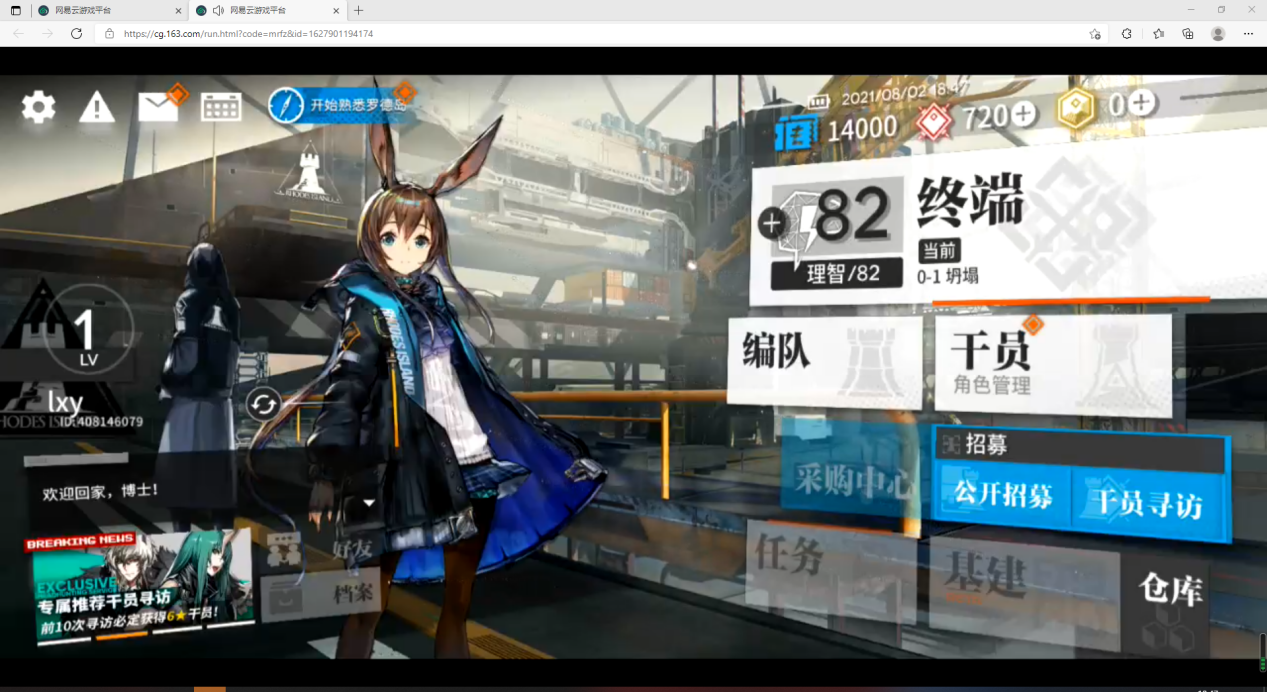
Task: Select 公开招募 recruitment
Action: (1003, 495)
